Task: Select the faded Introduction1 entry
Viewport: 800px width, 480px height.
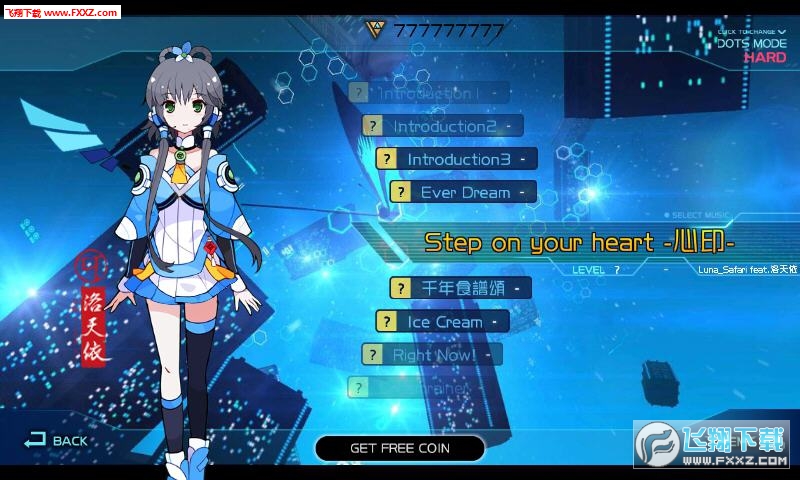Action: (428, 93)
